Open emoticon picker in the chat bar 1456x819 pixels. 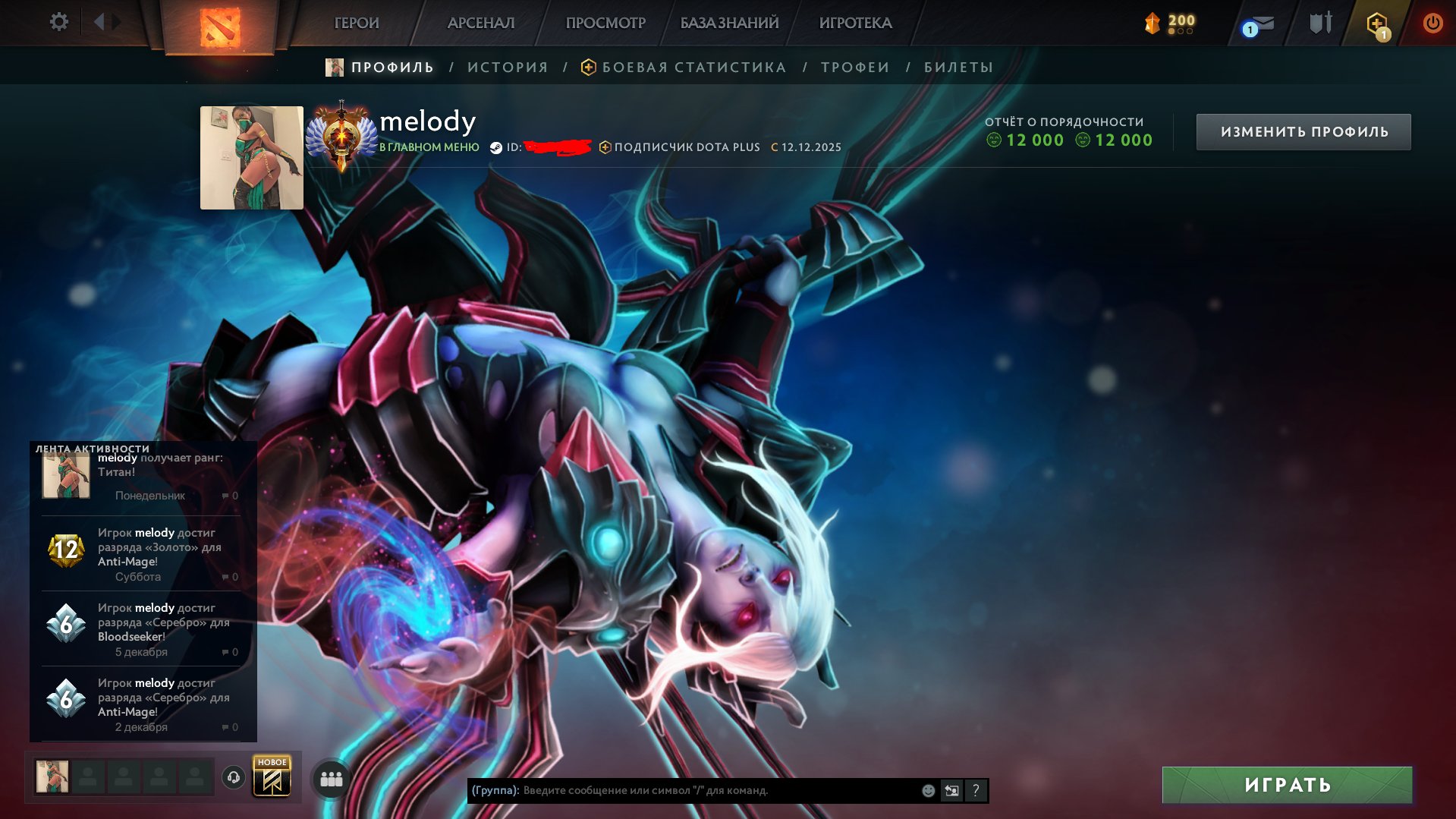point(926,790)
